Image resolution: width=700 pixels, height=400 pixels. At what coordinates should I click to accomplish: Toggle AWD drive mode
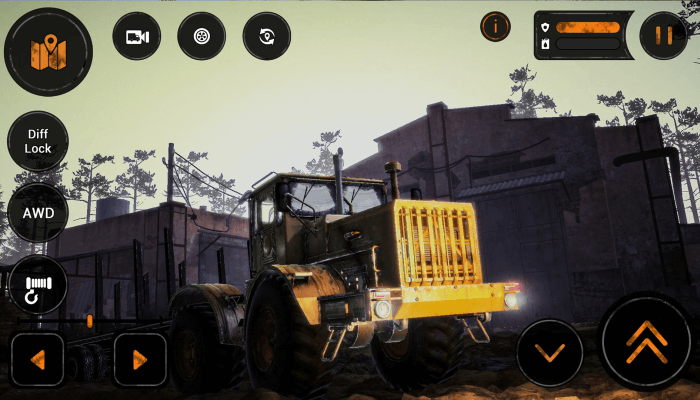click(38, 213)
